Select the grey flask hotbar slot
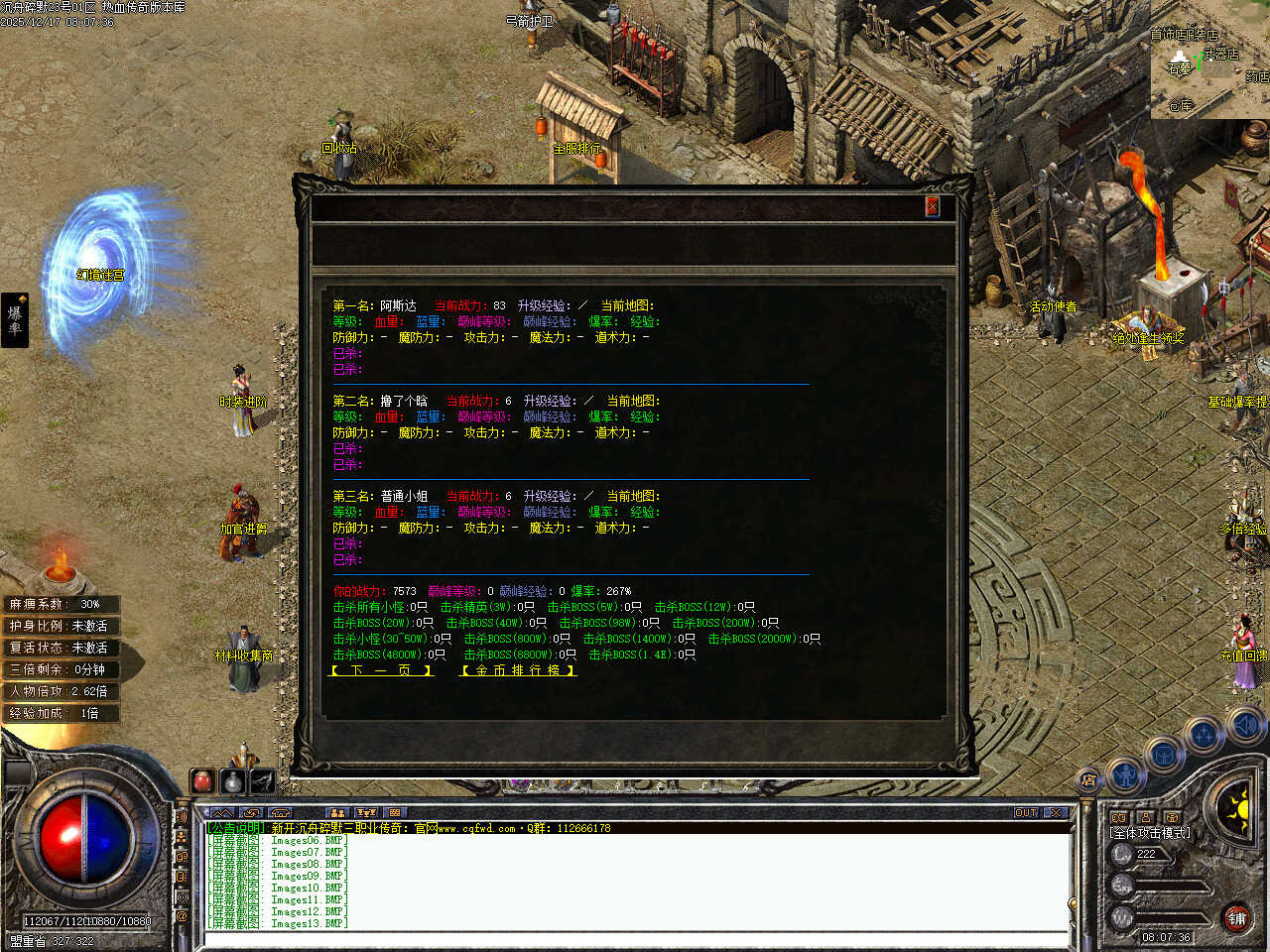The height and width of the screenshot is (952, 1270). [232, 781]
